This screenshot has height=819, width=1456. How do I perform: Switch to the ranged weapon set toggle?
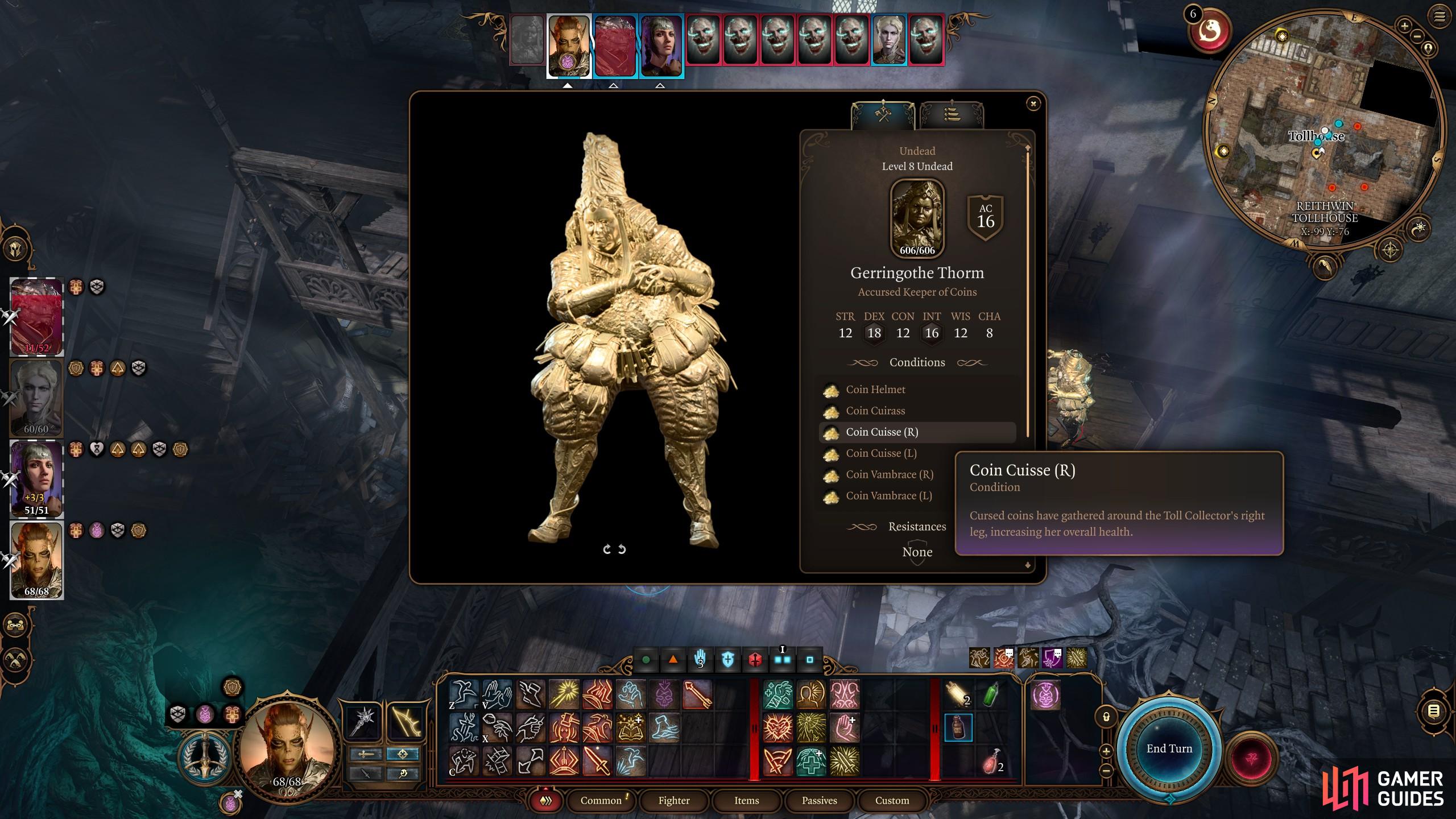[403, 755]
